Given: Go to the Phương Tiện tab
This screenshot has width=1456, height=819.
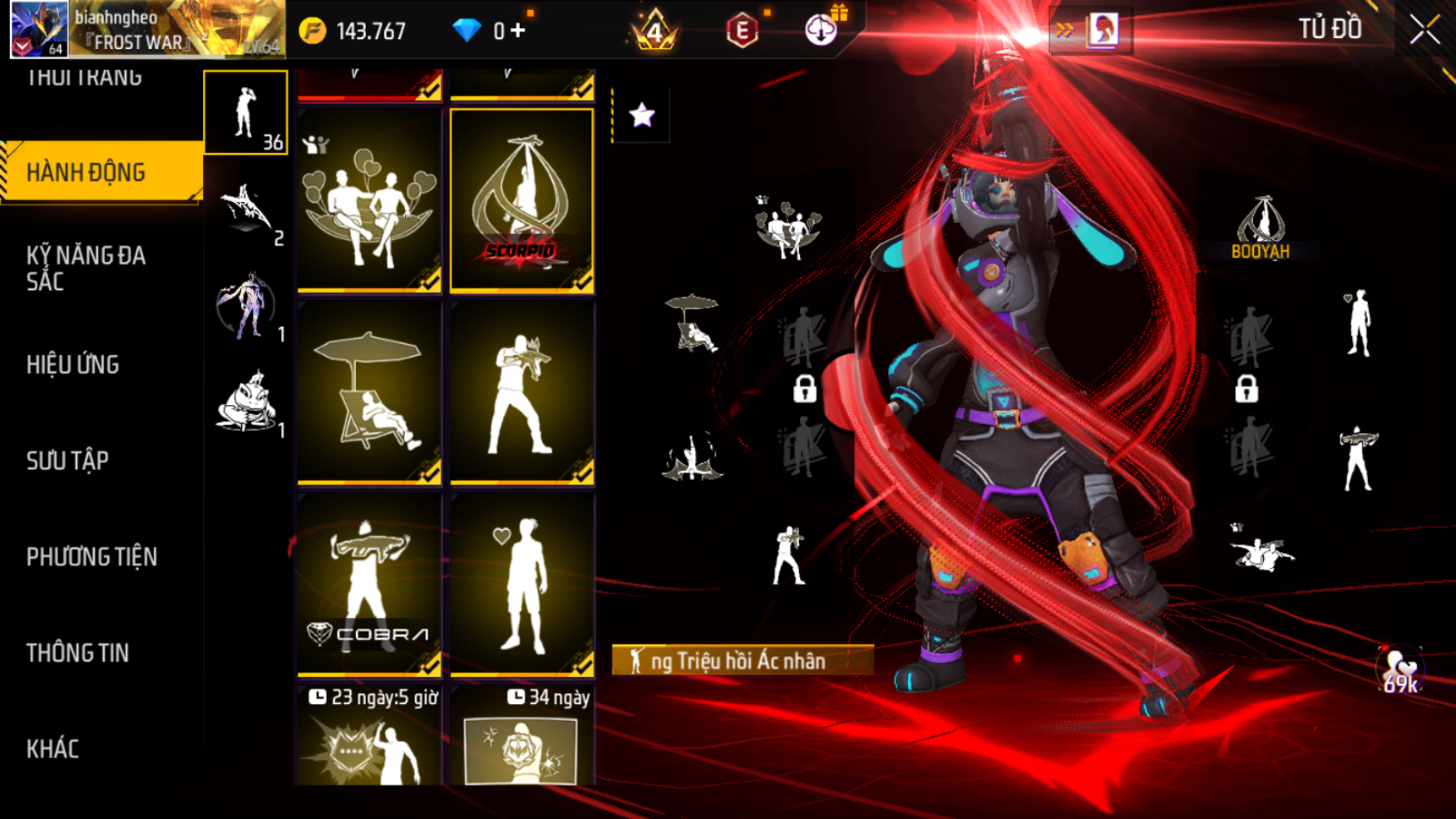Looking at the screenshot, I should click(91, 556).
